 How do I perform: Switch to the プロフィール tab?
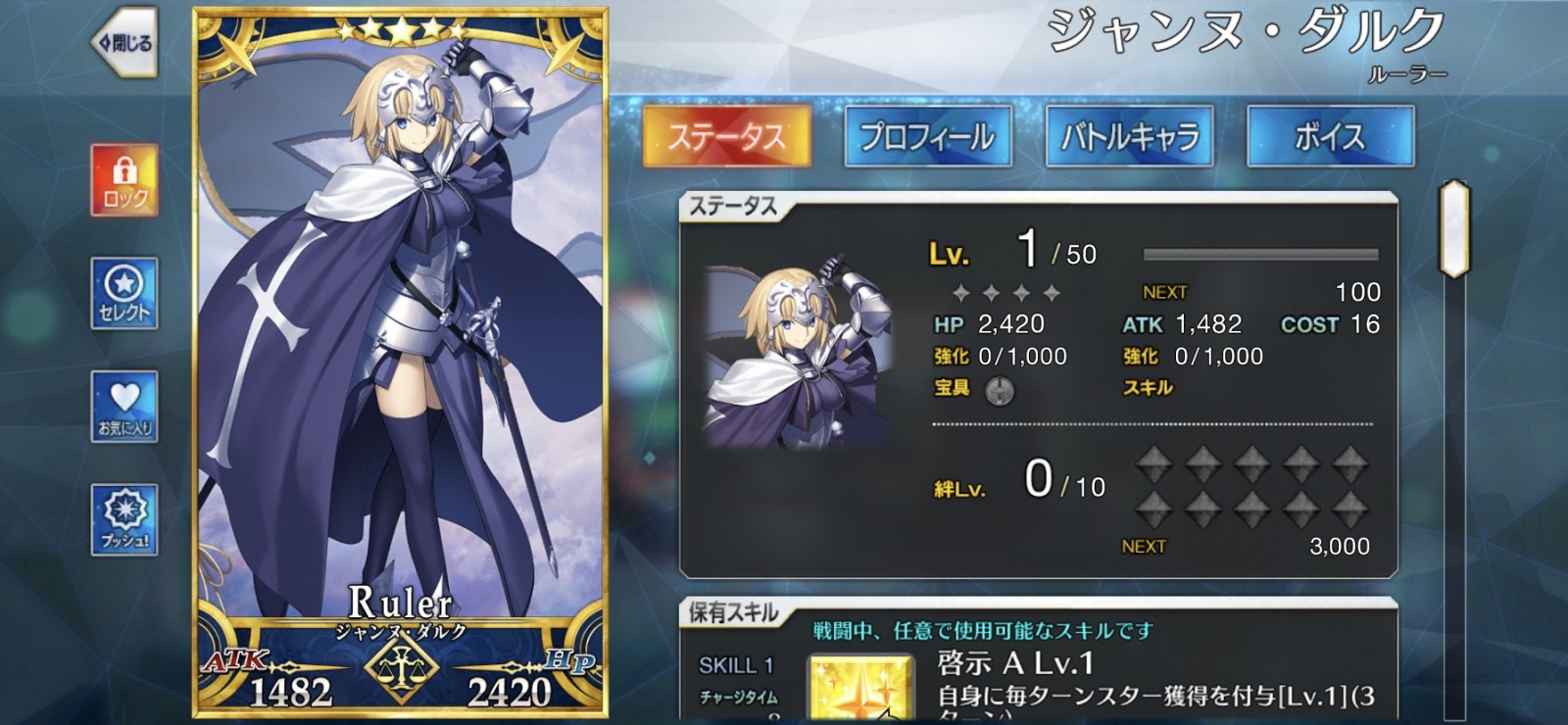pyautogui.click(x=929, y=137)
